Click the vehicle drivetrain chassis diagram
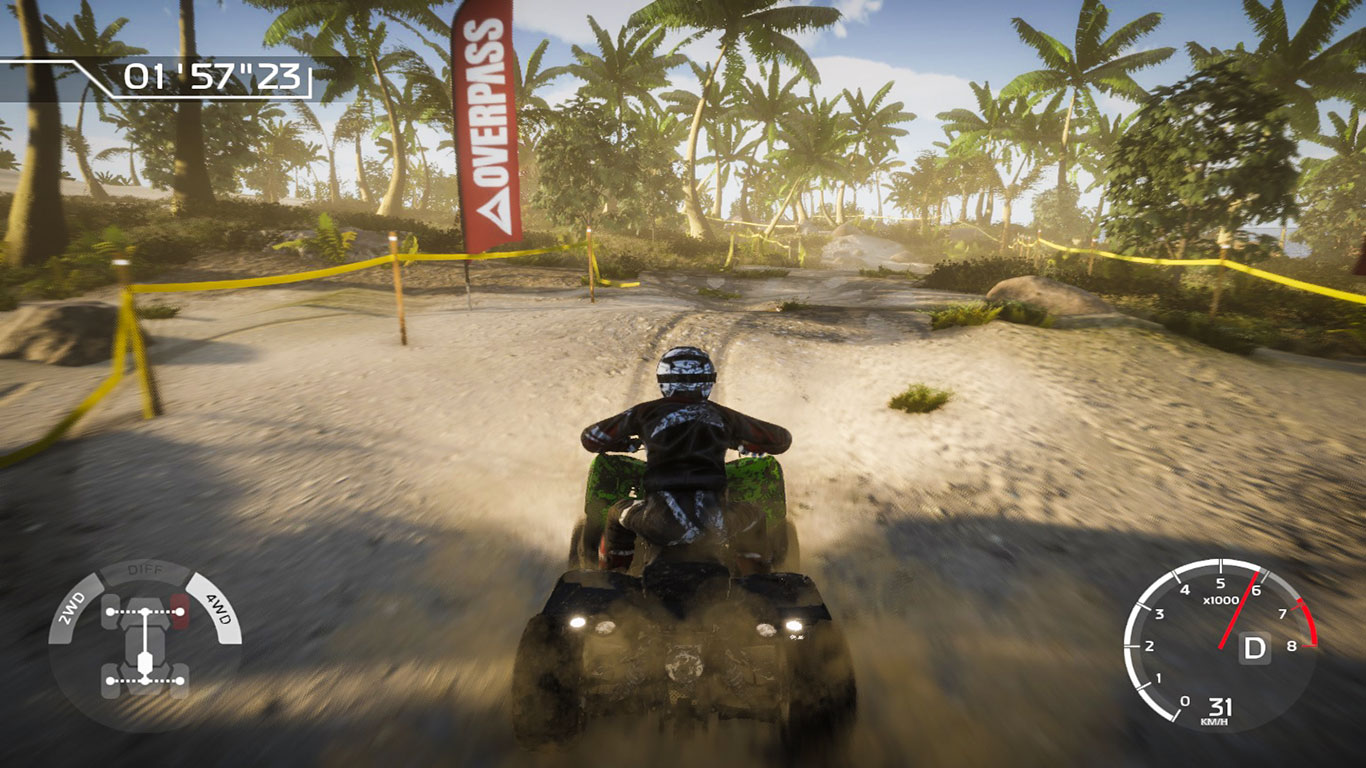Screen dimensions: 1366x768 point(145,646)
